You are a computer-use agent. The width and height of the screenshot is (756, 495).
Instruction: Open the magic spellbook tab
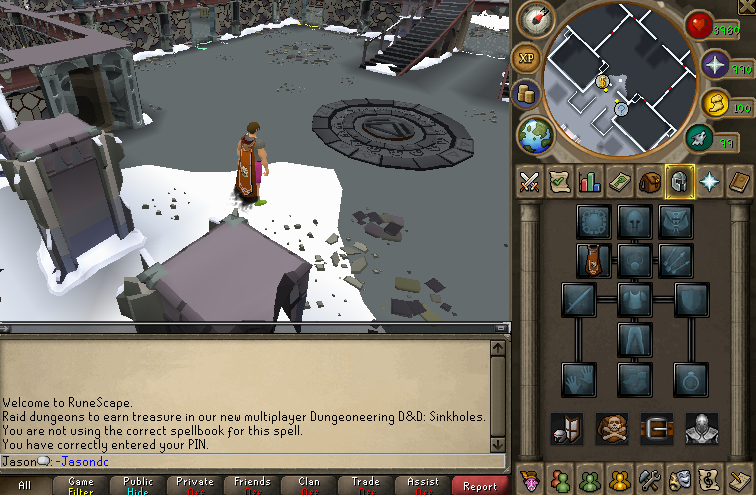709,182
